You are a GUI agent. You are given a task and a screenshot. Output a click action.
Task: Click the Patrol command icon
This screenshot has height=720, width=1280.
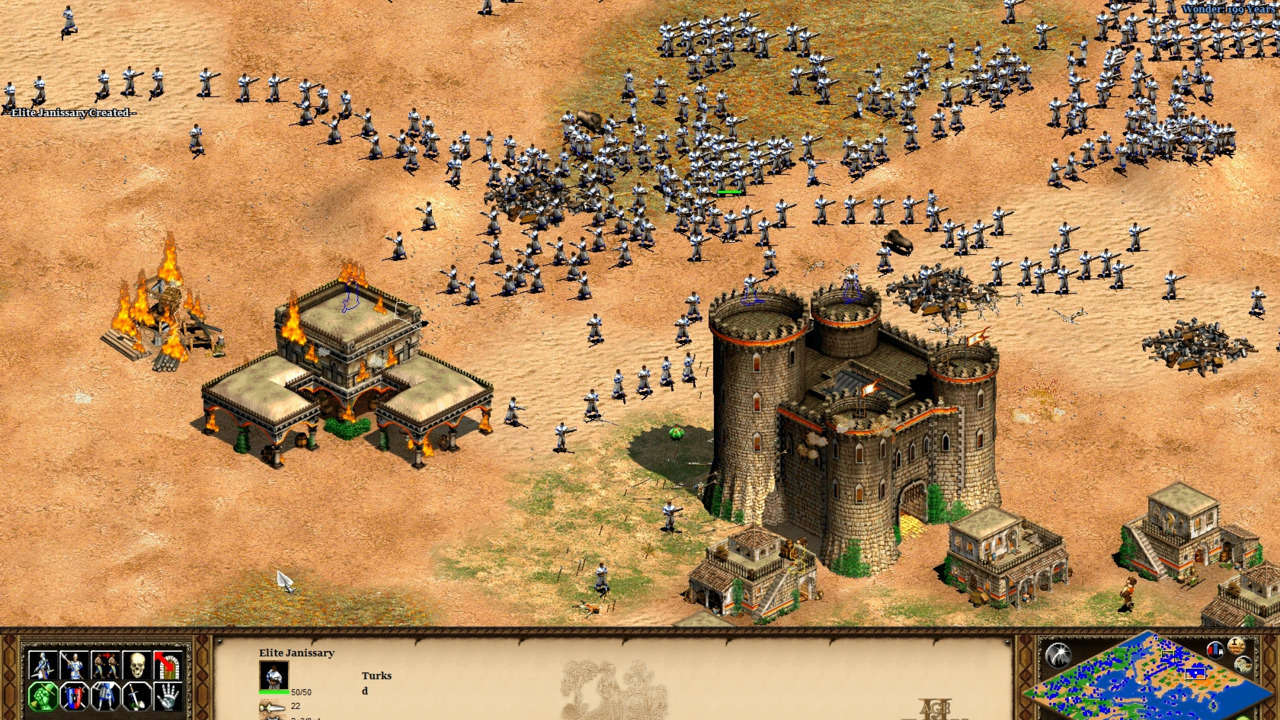point(42,665)
